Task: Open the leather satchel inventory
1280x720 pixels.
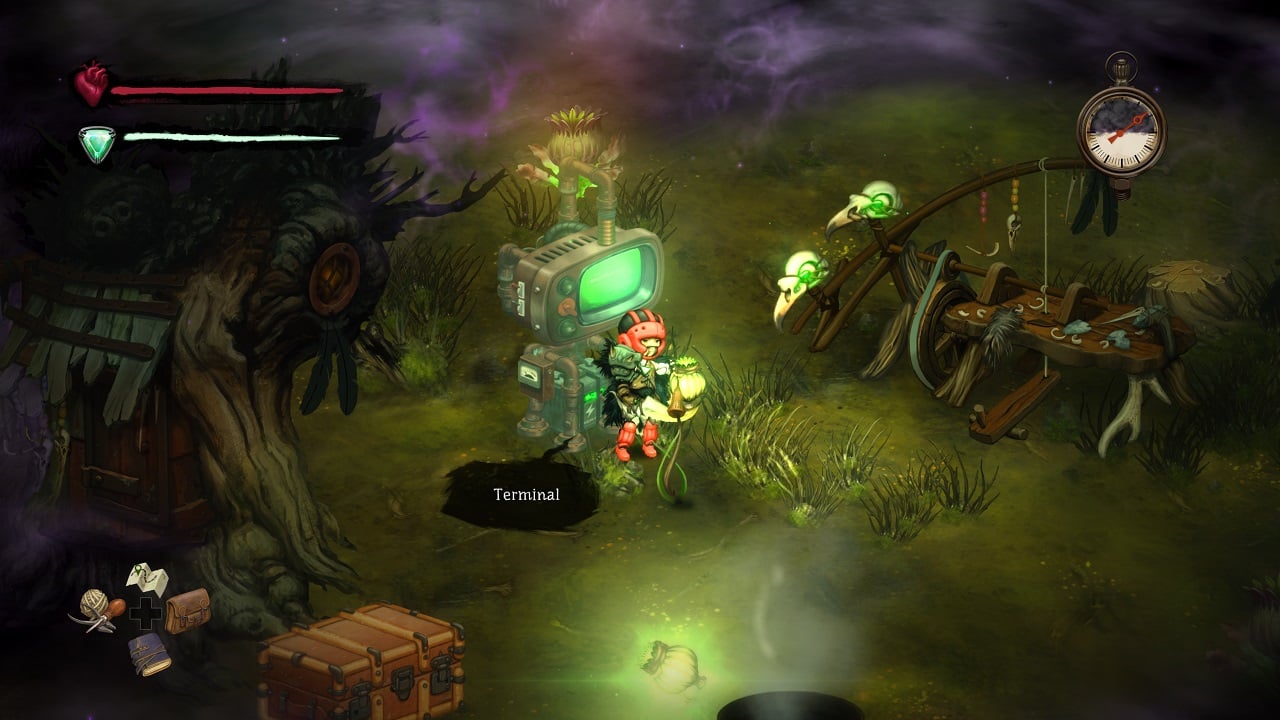Action: (187, 610)
